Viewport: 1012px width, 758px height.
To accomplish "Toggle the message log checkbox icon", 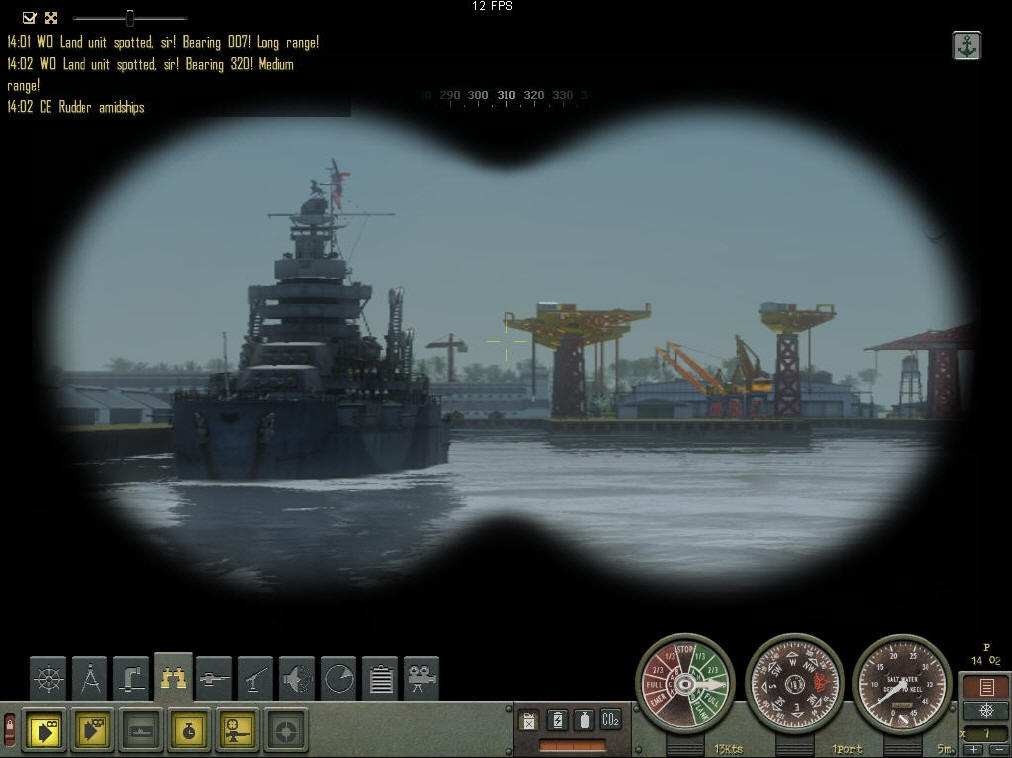I will [x=29, y=18].
